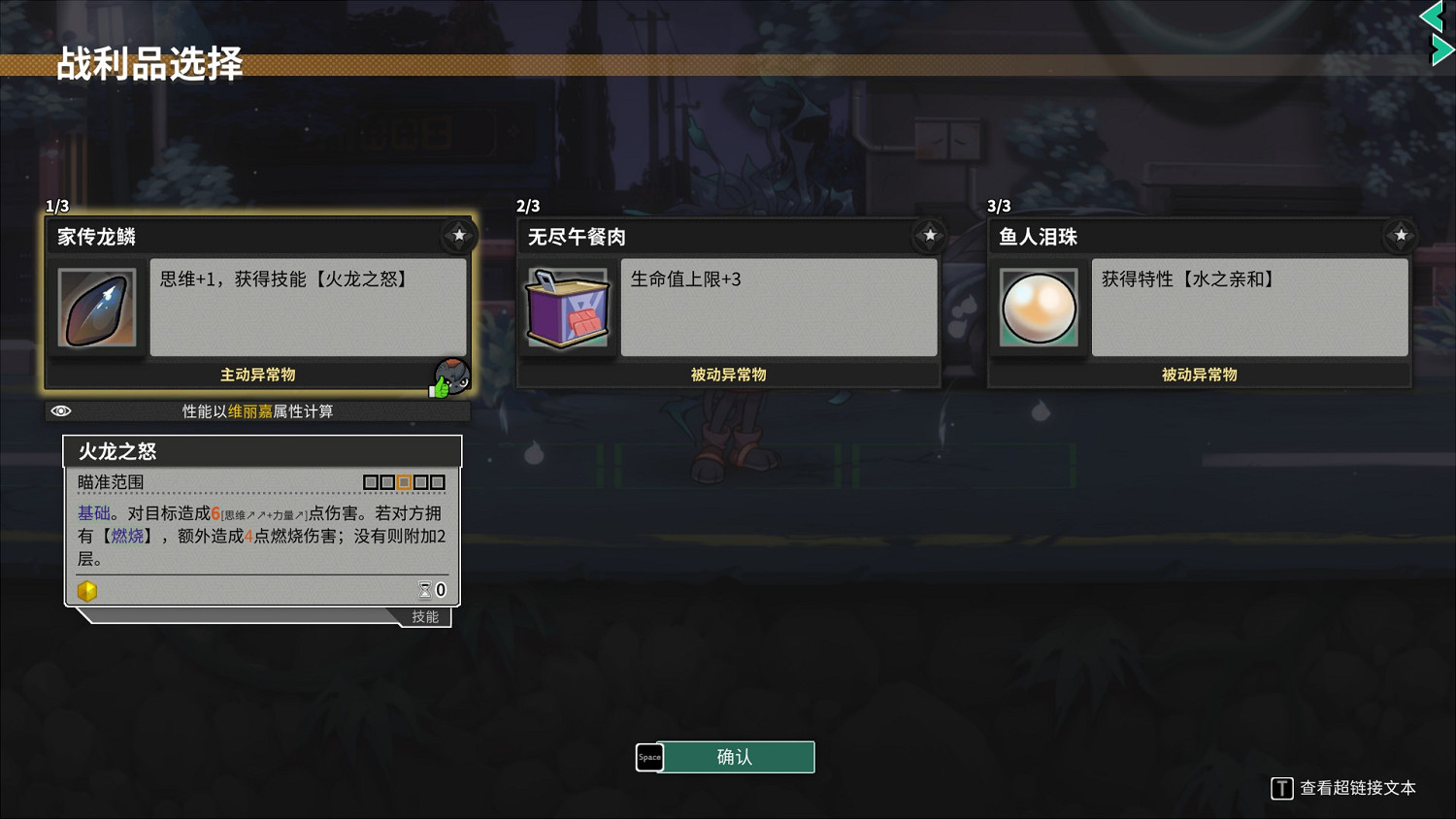
Task: Click the gold coin cost icon in skill tooltip
Action: point(87,590)
